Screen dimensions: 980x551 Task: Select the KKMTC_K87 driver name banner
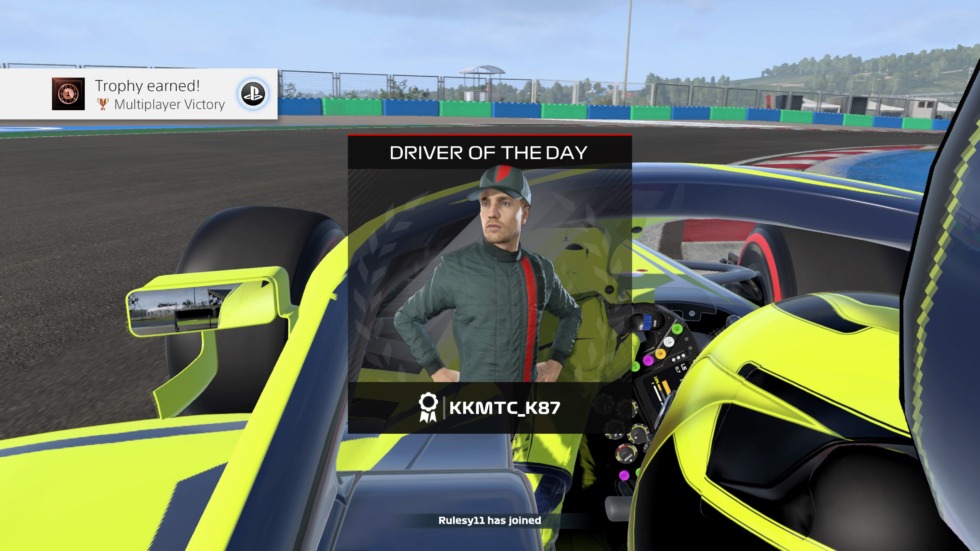point(489,407)
